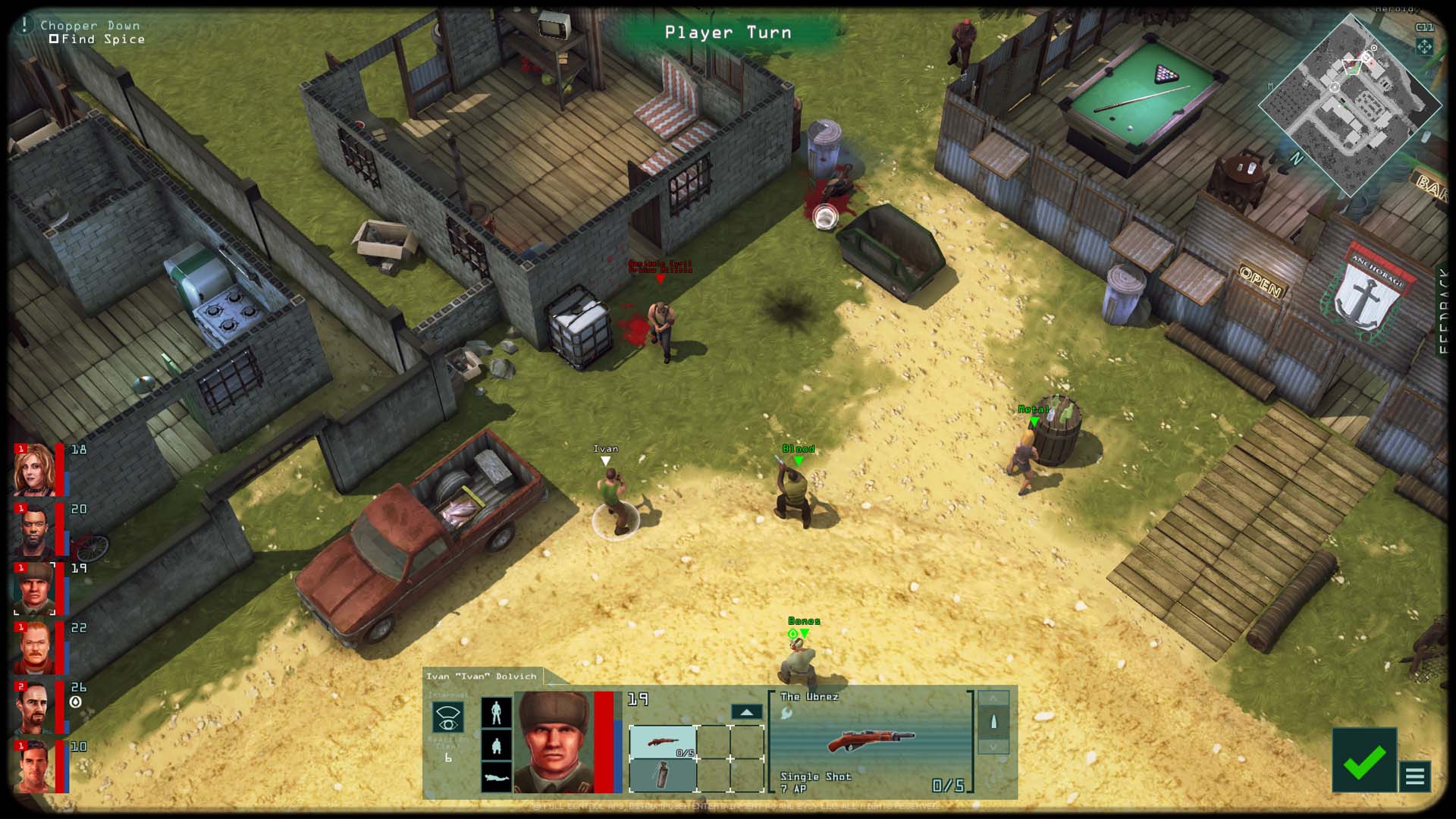
Task: Click the minimap
Action: point(1351,106)
